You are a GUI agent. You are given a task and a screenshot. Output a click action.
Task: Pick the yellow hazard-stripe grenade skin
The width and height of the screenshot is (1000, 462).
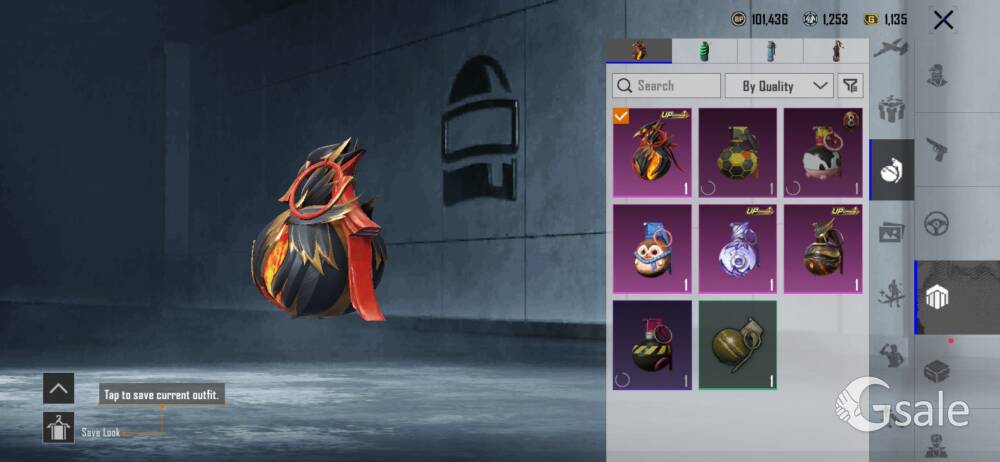coord(651,345)
